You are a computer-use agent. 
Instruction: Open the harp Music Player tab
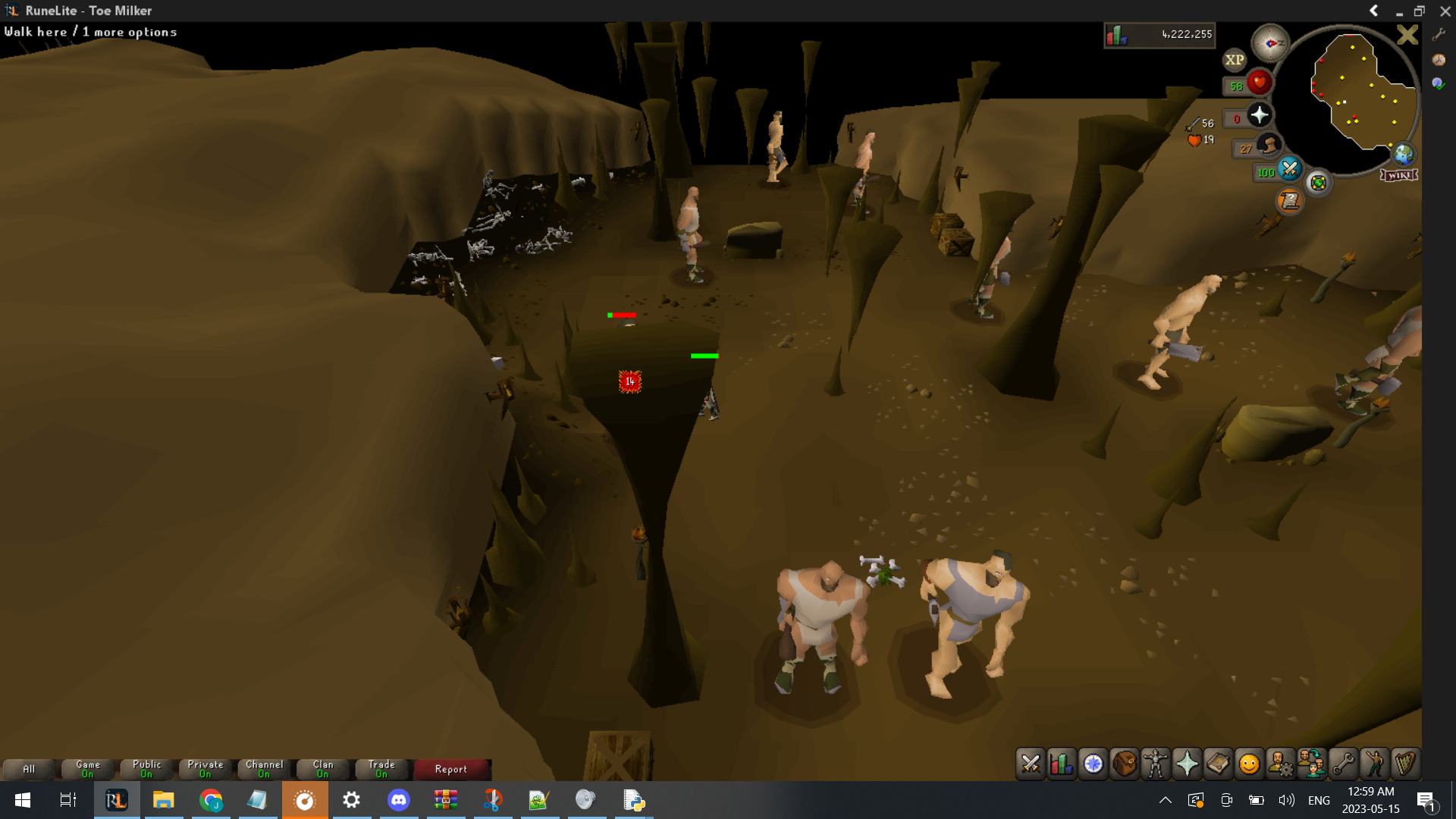[x=1405, y=764]
